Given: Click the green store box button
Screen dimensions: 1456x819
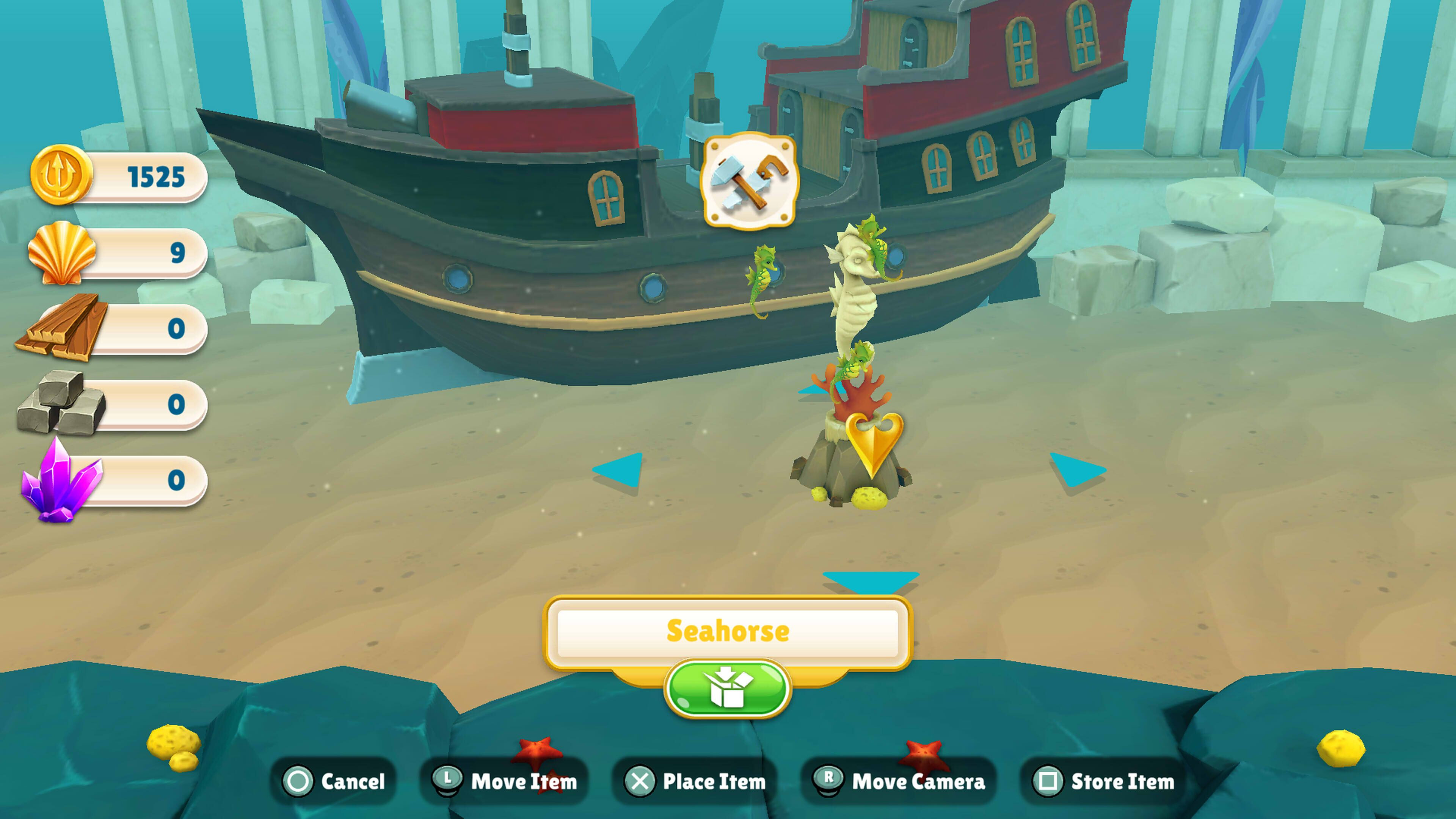Looking at the screenshot, I should click(x=727, y=689).
